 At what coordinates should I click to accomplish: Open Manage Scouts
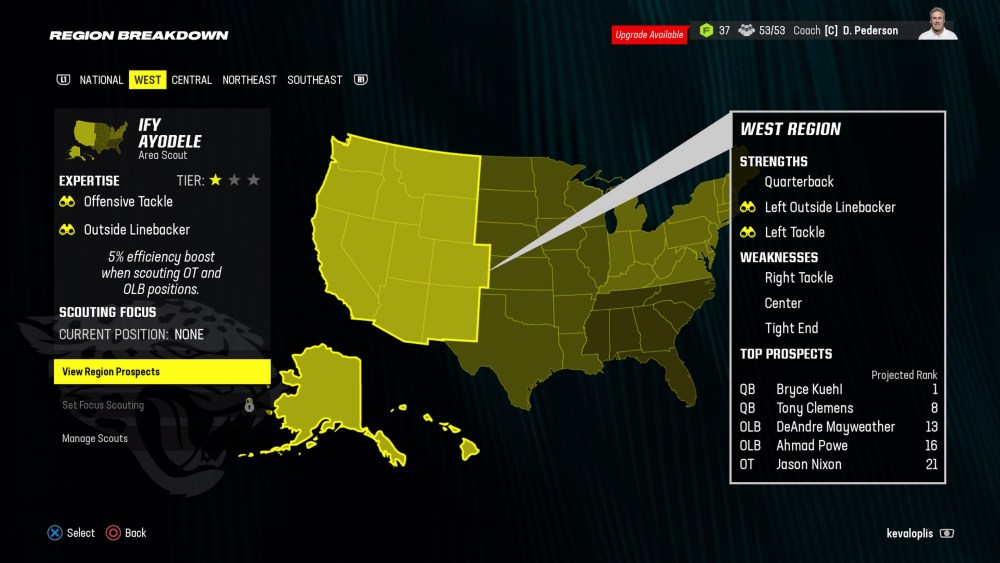tap(95, 438)
